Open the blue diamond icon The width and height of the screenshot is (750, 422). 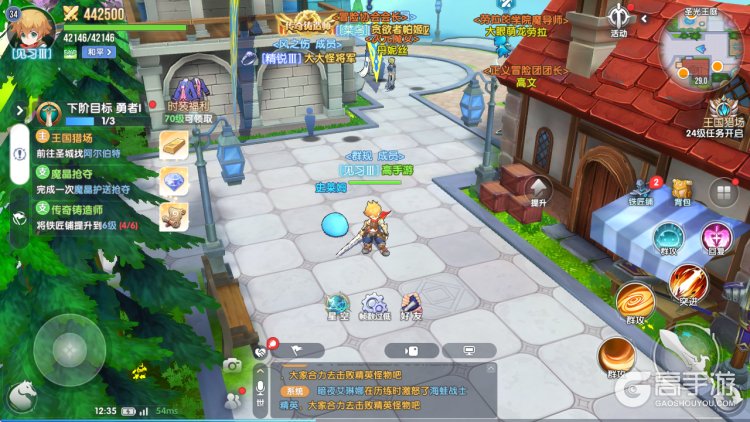point(174,181)
